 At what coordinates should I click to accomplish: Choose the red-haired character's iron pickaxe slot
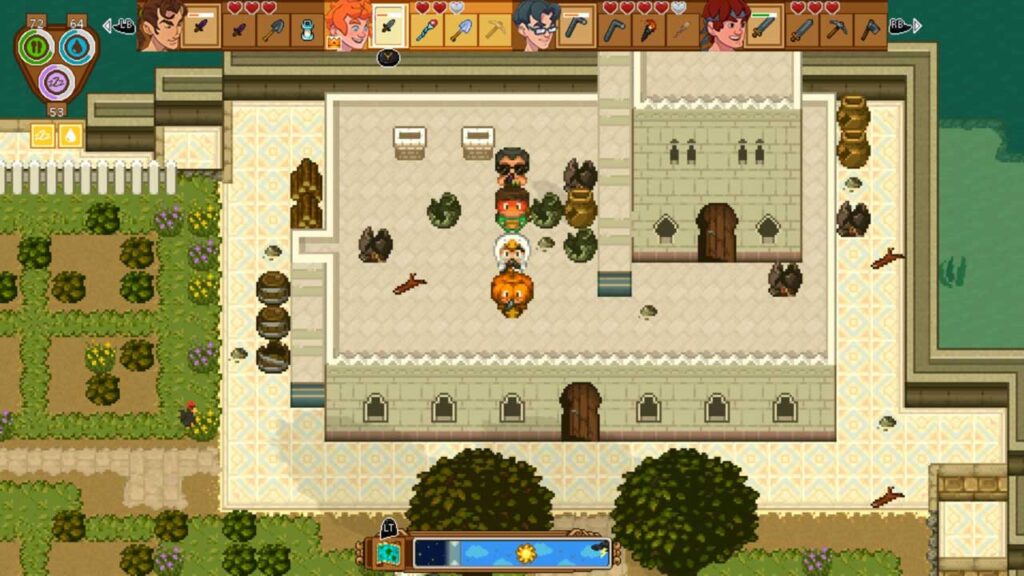tap(838, 30)
